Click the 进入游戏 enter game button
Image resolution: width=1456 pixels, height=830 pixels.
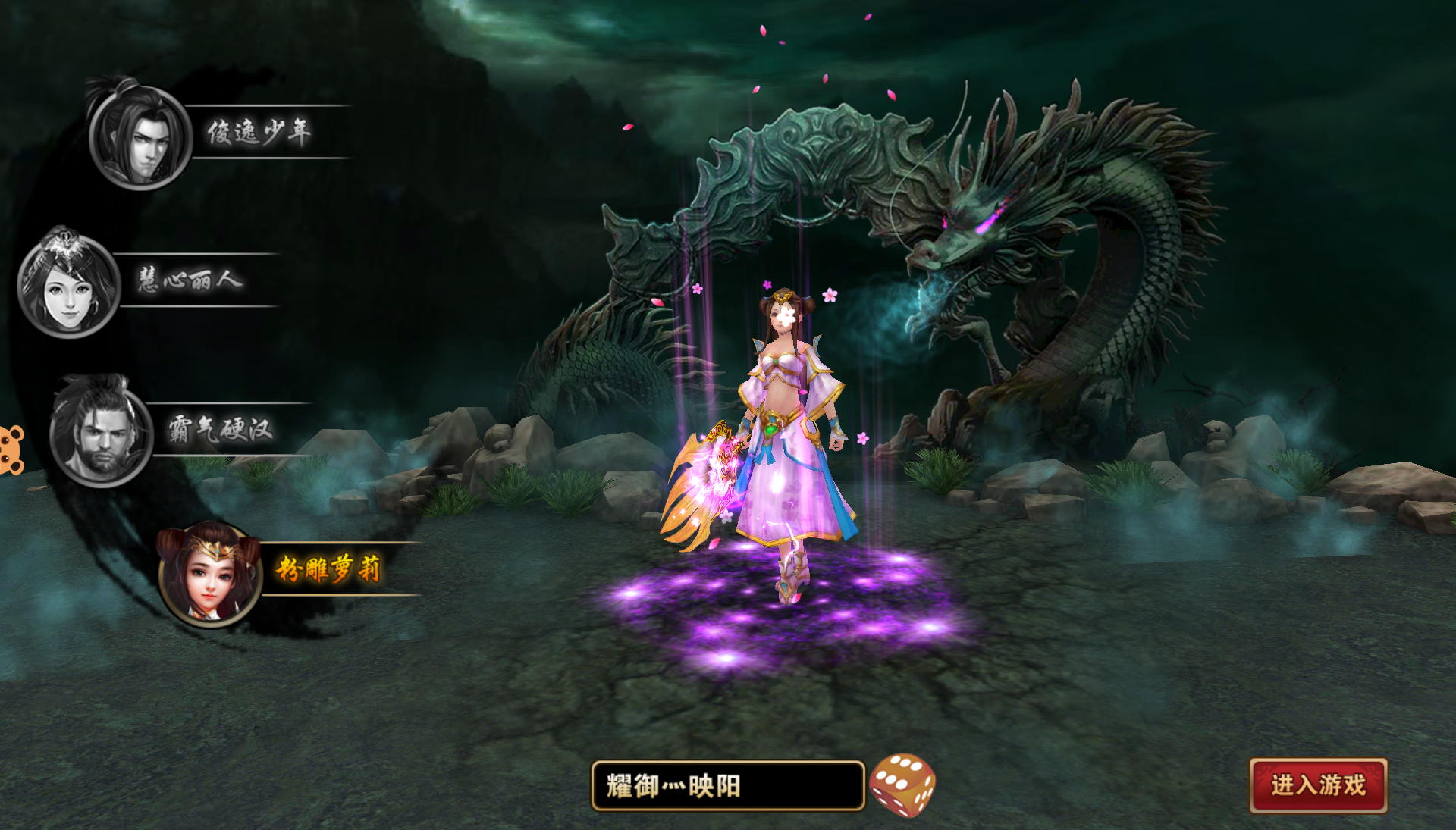click(1318, 785)
